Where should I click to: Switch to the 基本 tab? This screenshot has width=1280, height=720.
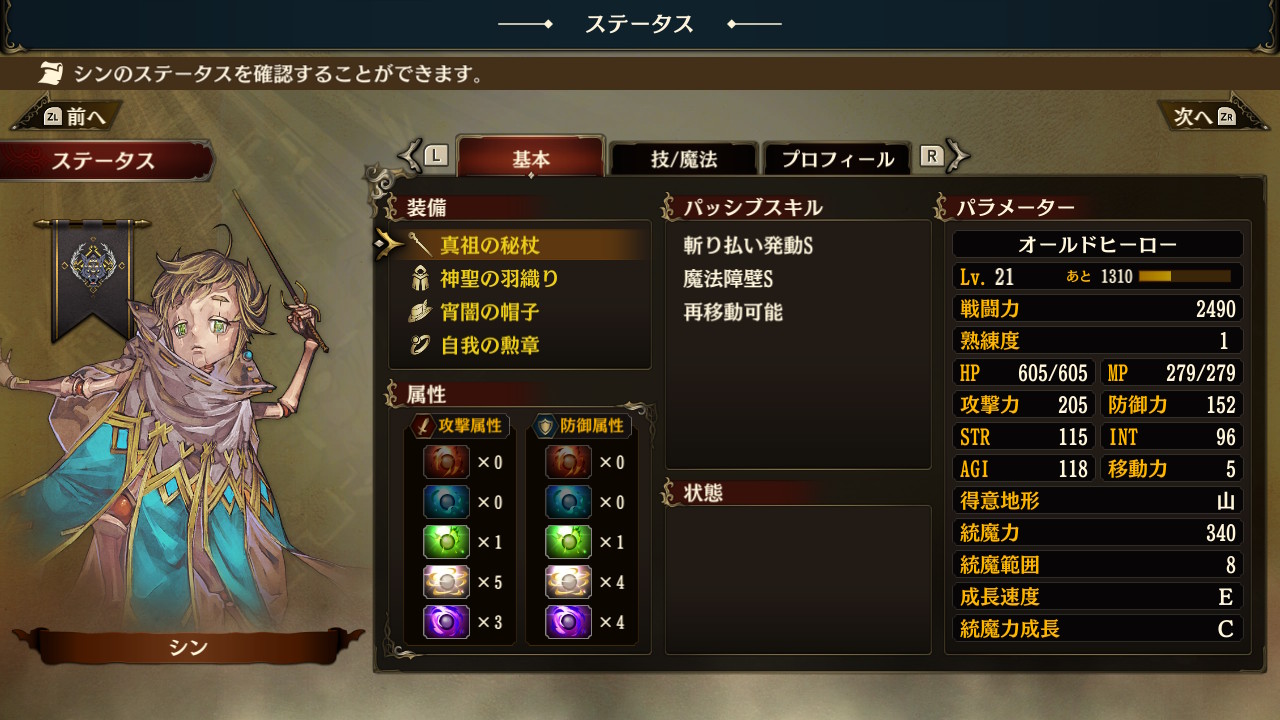pyautogui.click(x=531, y=158)
